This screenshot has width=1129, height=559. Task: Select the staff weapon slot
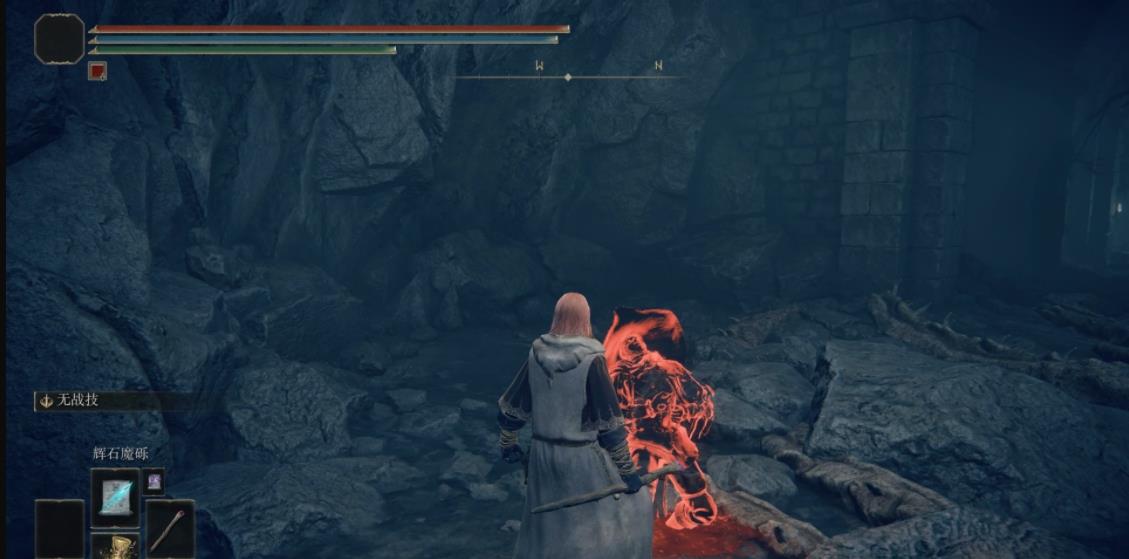[170, 526]
